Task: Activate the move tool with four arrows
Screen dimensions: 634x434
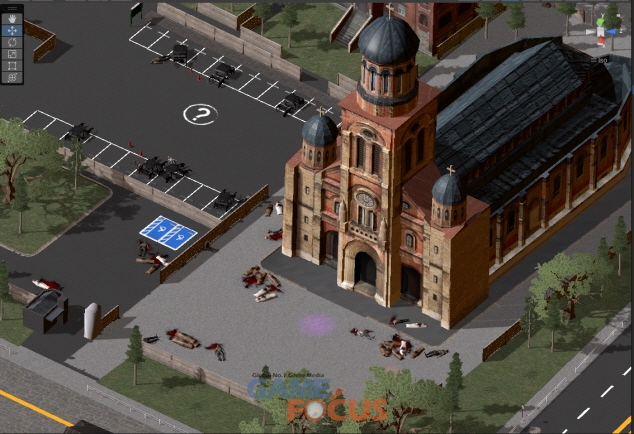Action: pyautogui.click(x=13, y=30)
